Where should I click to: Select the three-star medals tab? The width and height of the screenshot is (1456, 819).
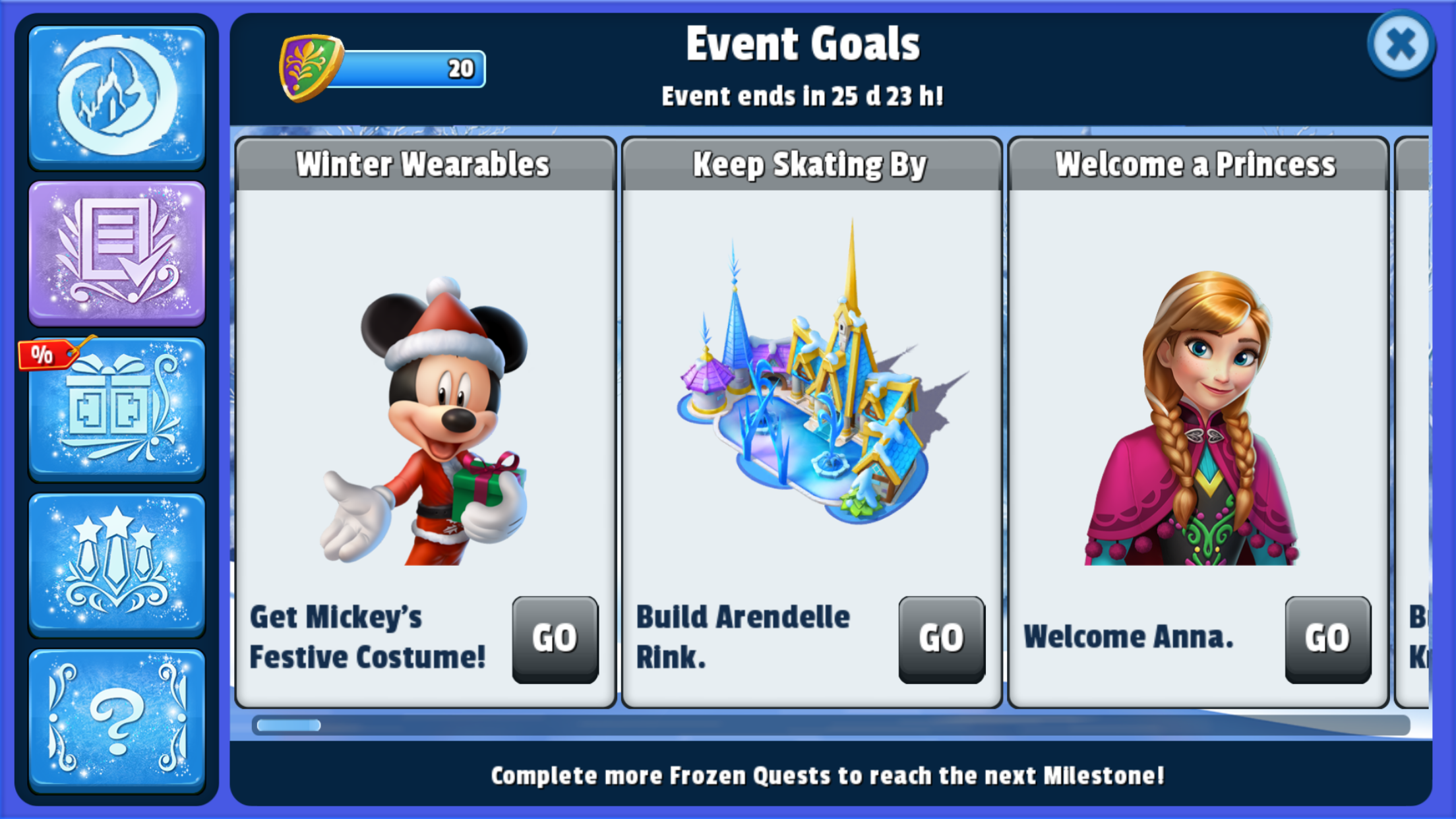tap(117, 564)
